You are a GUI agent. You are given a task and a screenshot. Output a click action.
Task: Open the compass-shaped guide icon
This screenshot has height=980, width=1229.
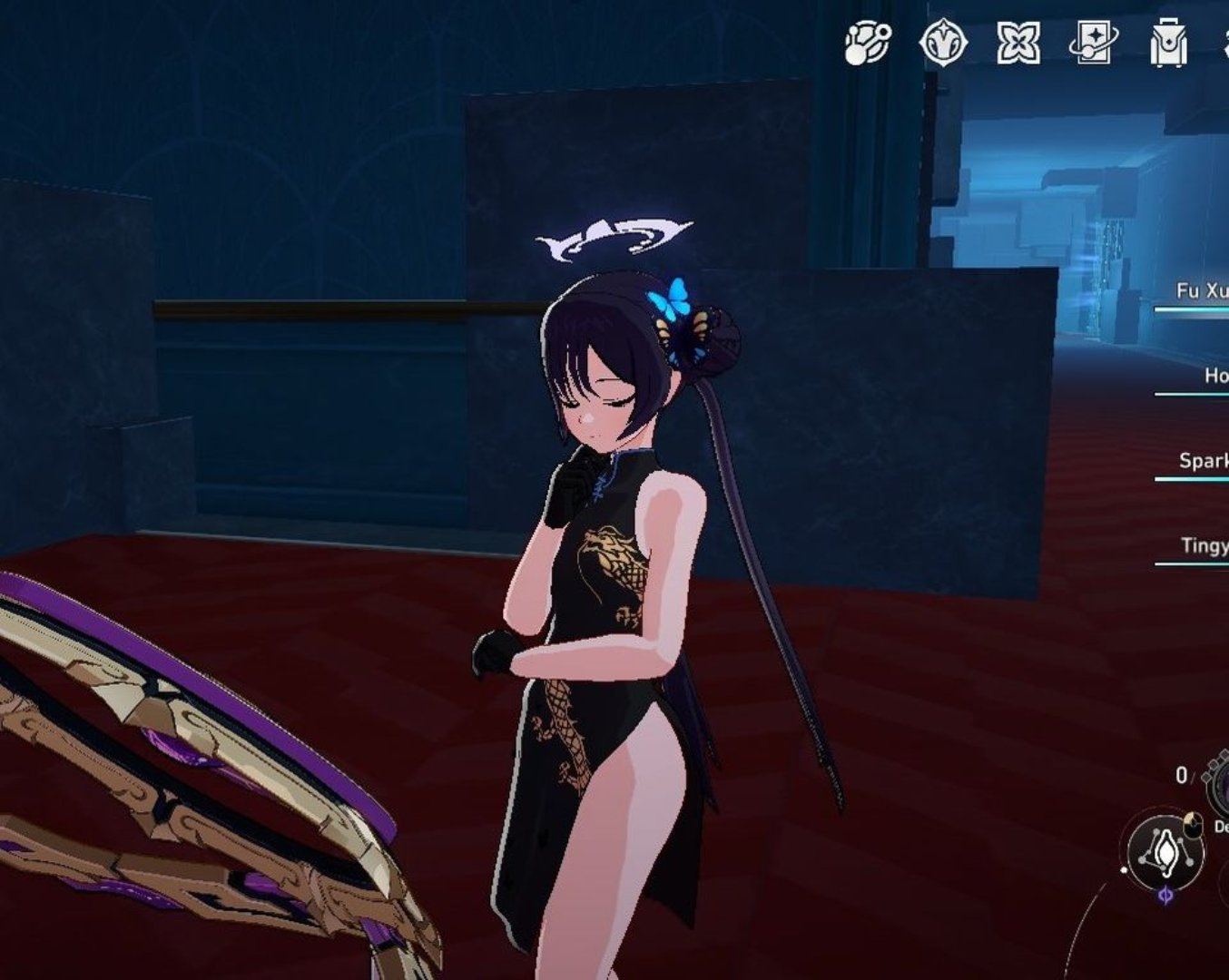pos(943,43)
